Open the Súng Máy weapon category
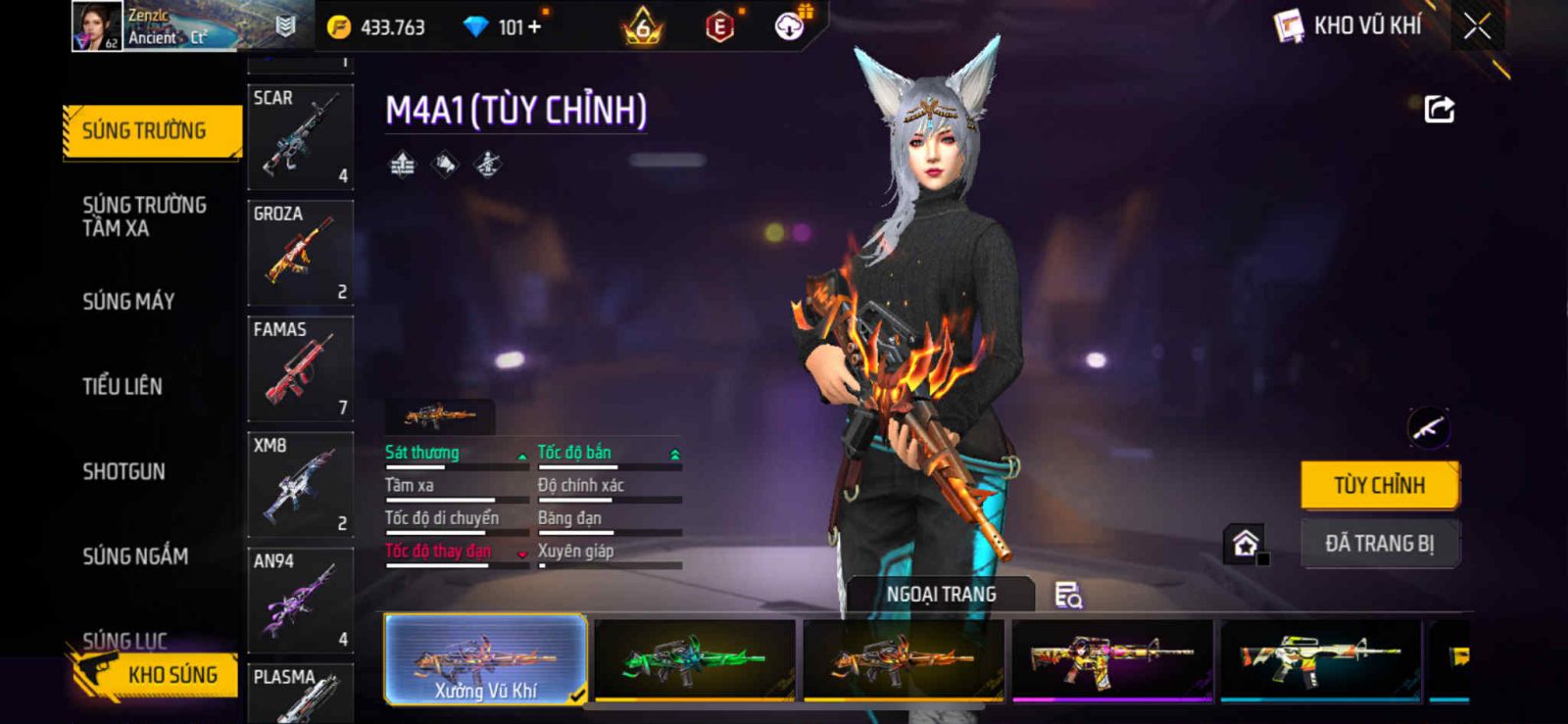The height and width of the screenshot is (724, 1568). tap(128, 302)
